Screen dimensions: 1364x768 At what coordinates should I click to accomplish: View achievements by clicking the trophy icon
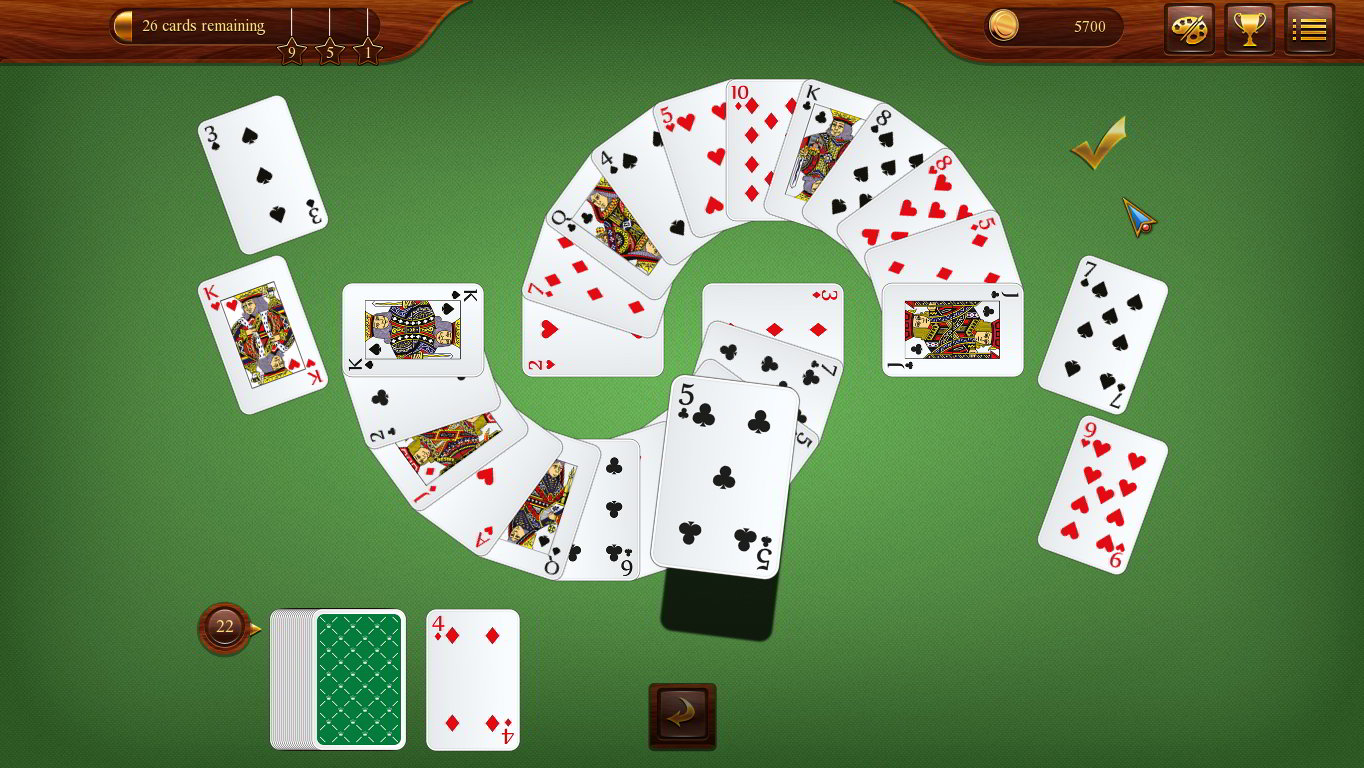click(1249, 27)
